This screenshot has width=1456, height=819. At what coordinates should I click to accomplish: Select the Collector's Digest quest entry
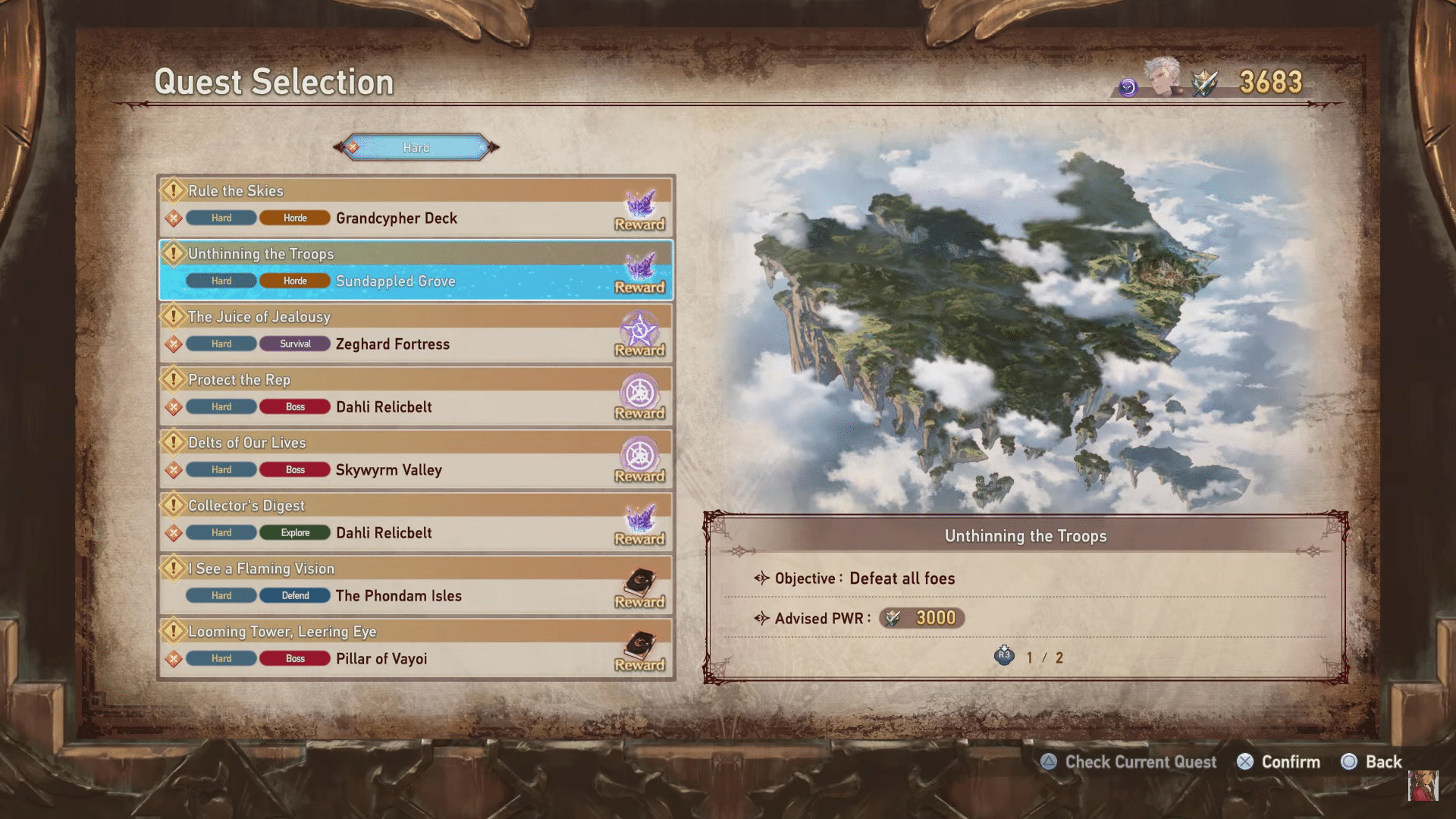[x=416, y=520]
